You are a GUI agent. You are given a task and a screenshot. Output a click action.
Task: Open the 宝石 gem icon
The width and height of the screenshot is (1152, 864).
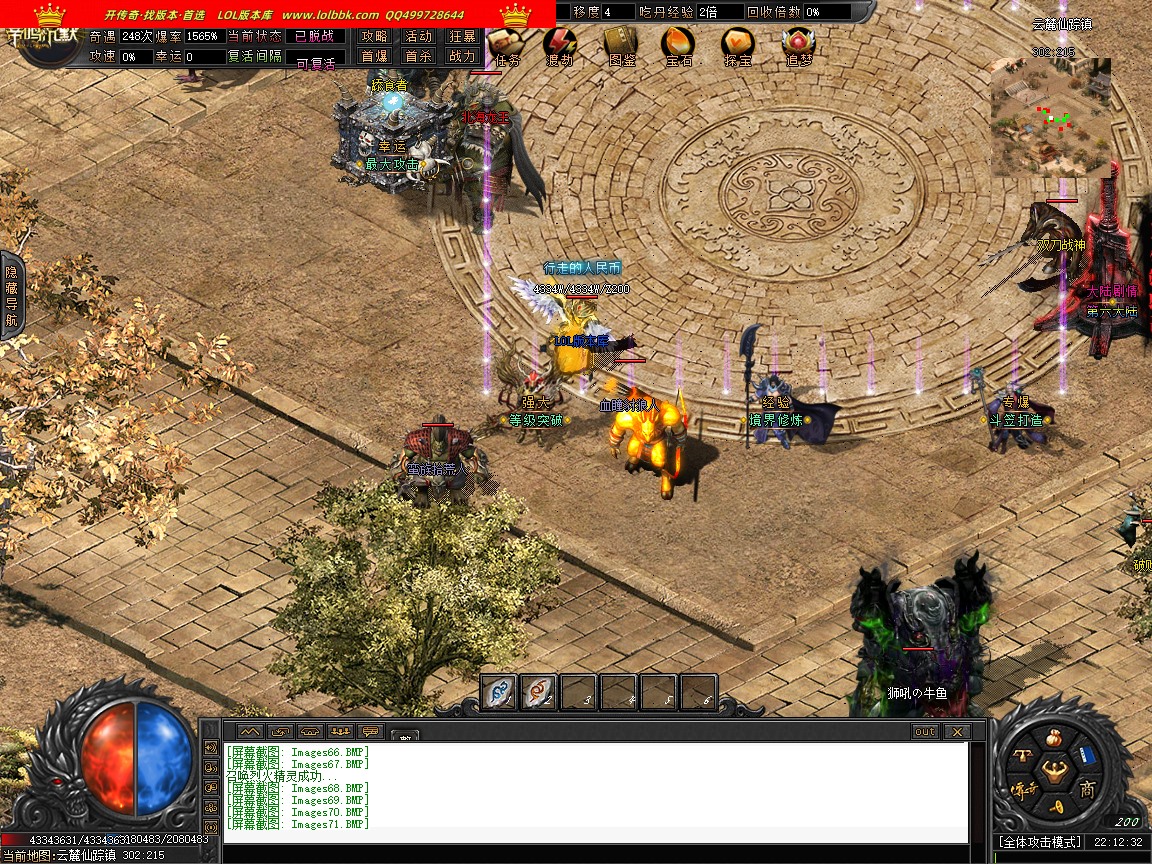(x=679, y=44)
